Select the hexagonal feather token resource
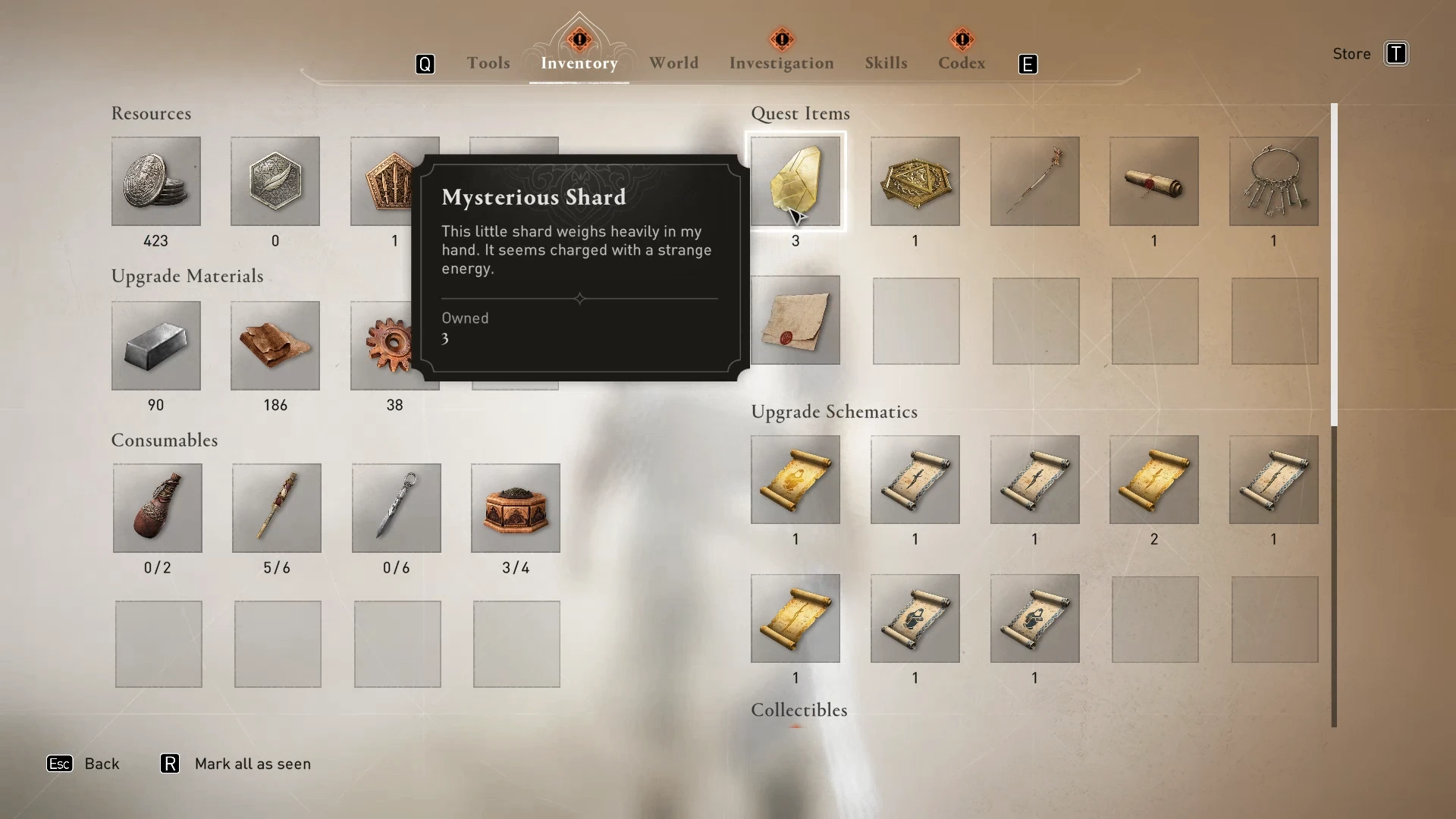The width and height of the screenshot is (1456, 819). (x=275, y=181)
